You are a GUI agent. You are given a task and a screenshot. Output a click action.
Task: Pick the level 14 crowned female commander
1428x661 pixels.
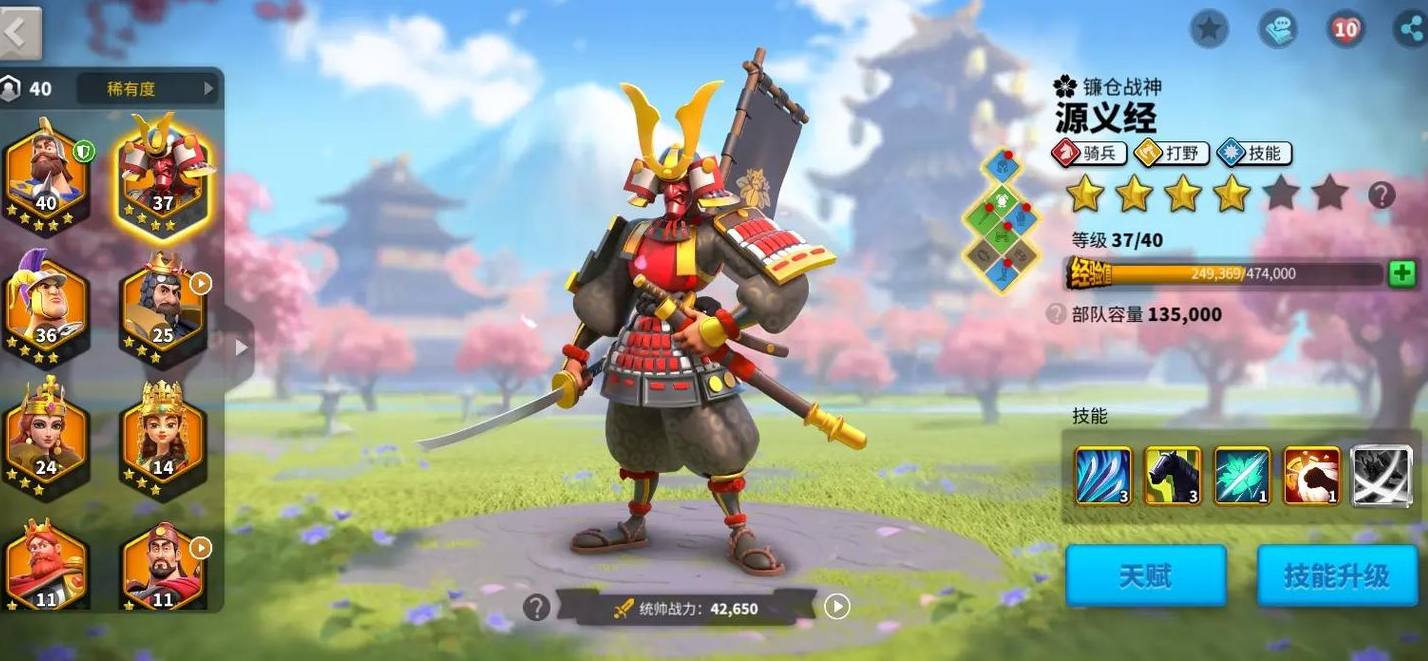[x=163, y=436]
